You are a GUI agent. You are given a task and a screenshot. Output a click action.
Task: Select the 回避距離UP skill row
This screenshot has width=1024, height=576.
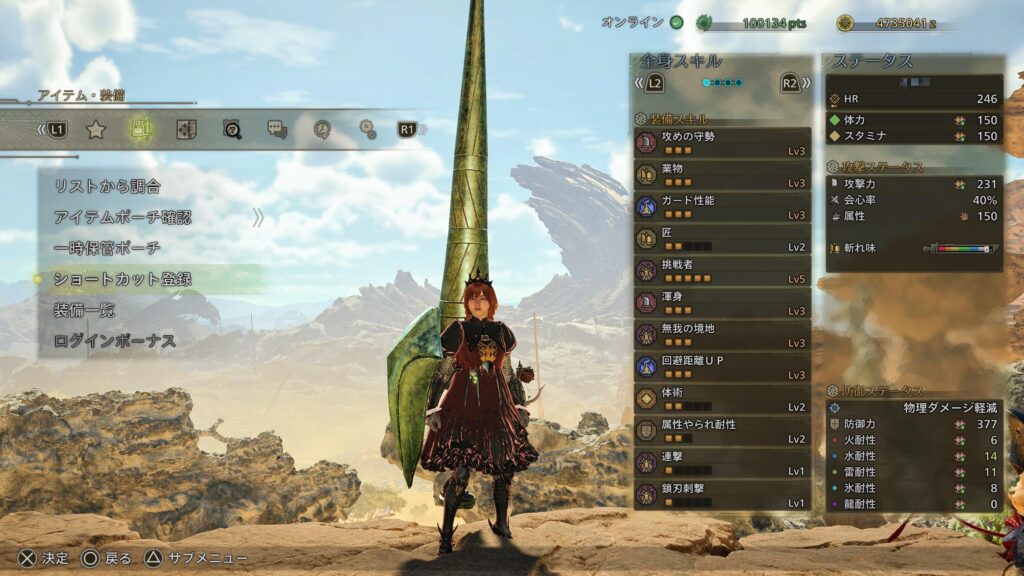pyautogui.click(x=721, y=366)
